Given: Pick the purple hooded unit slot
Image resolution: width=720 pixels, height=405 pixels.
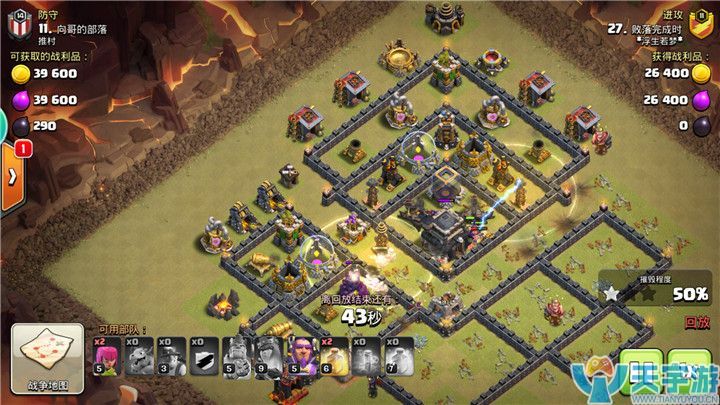Looking at the screenshot, I should click(x=301, y=357).
